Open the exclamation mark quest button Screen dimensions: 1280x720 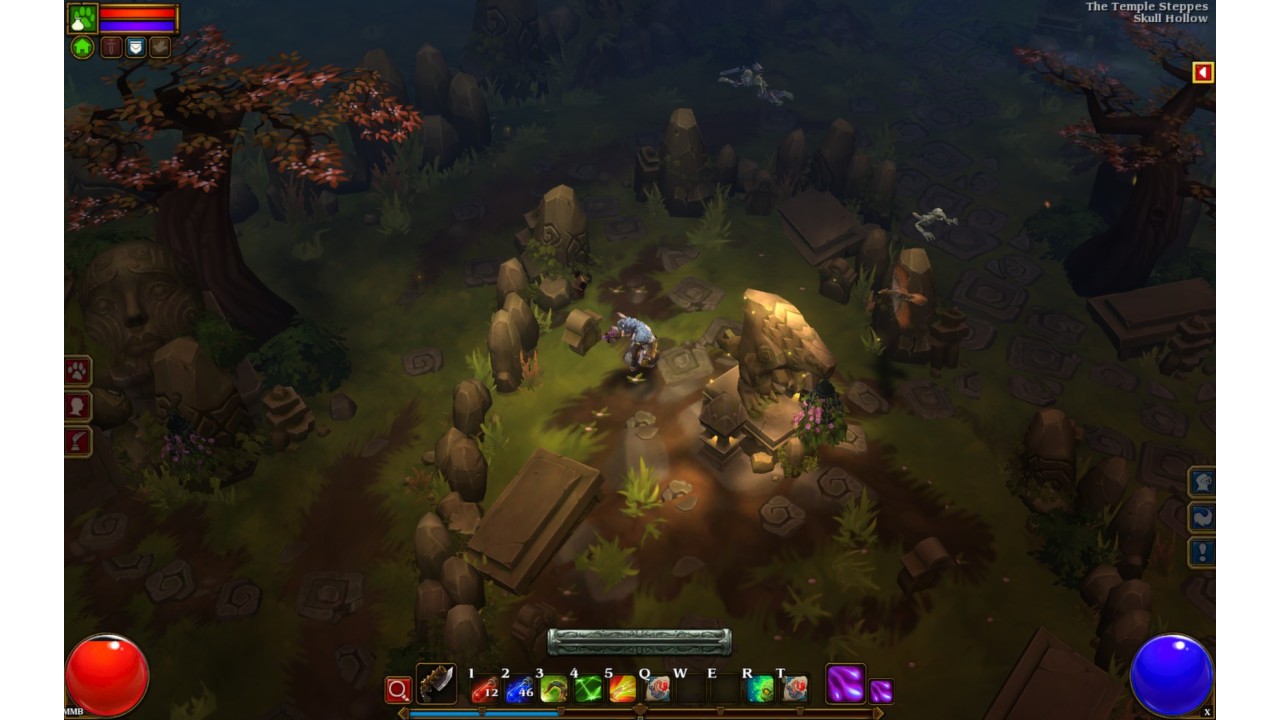[x=1201, y=552]
